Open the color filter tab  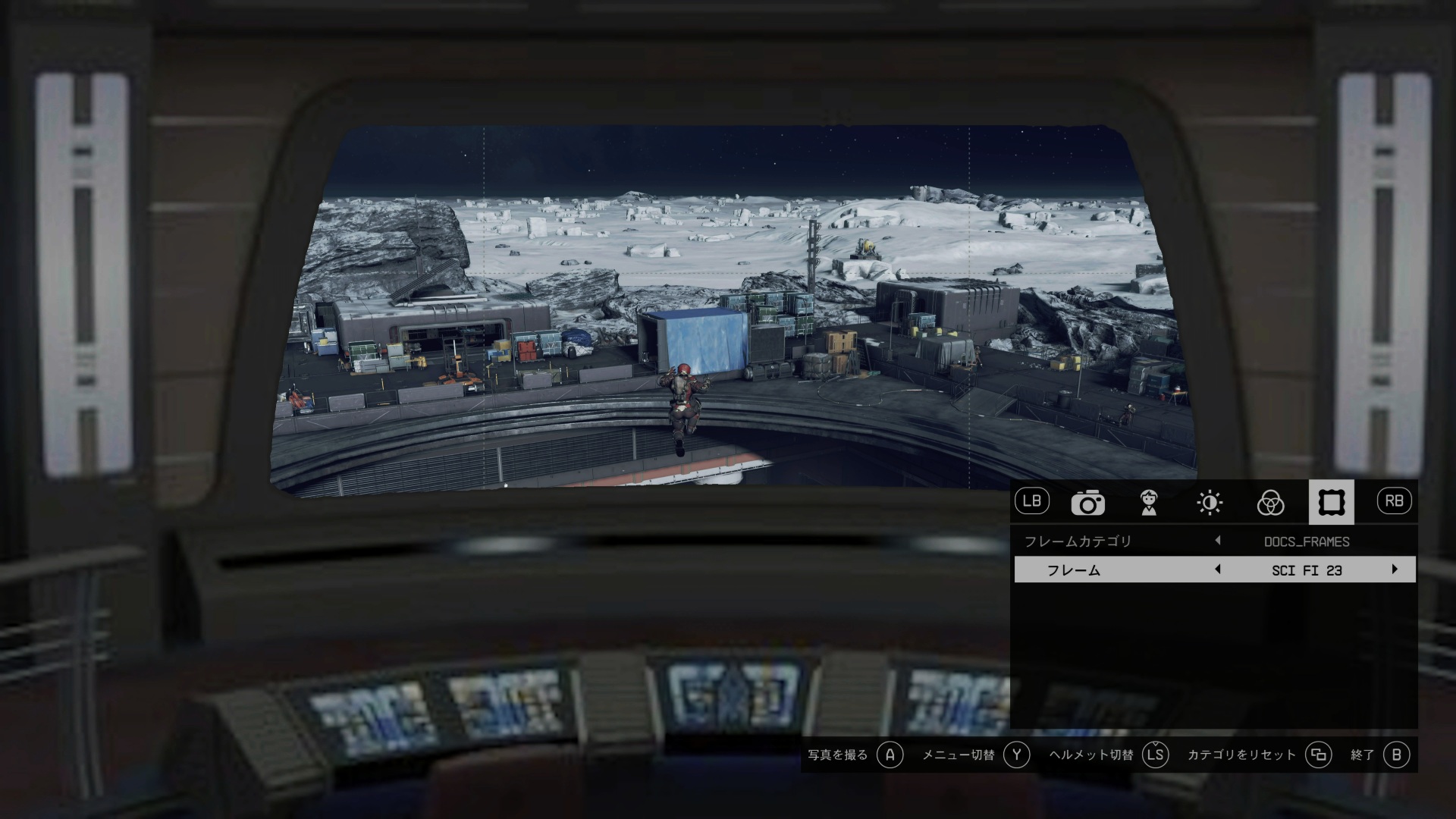click(x=1270, y=503)
